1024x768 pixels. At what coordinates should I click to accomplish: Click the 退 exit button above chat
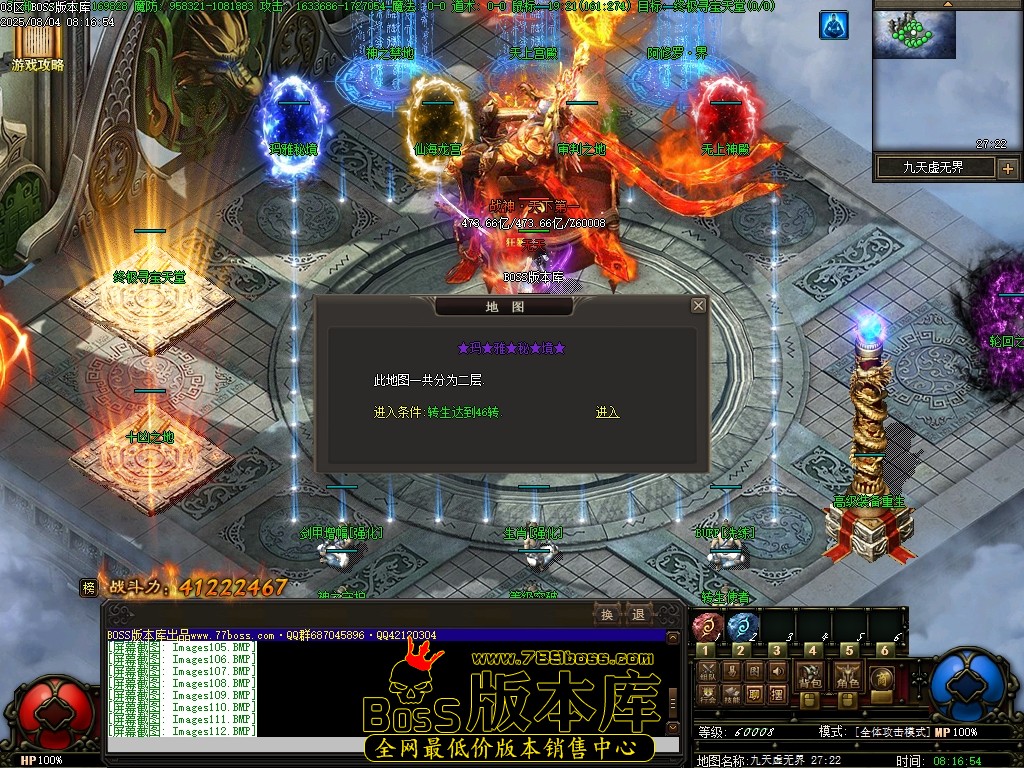pos(637,614)
